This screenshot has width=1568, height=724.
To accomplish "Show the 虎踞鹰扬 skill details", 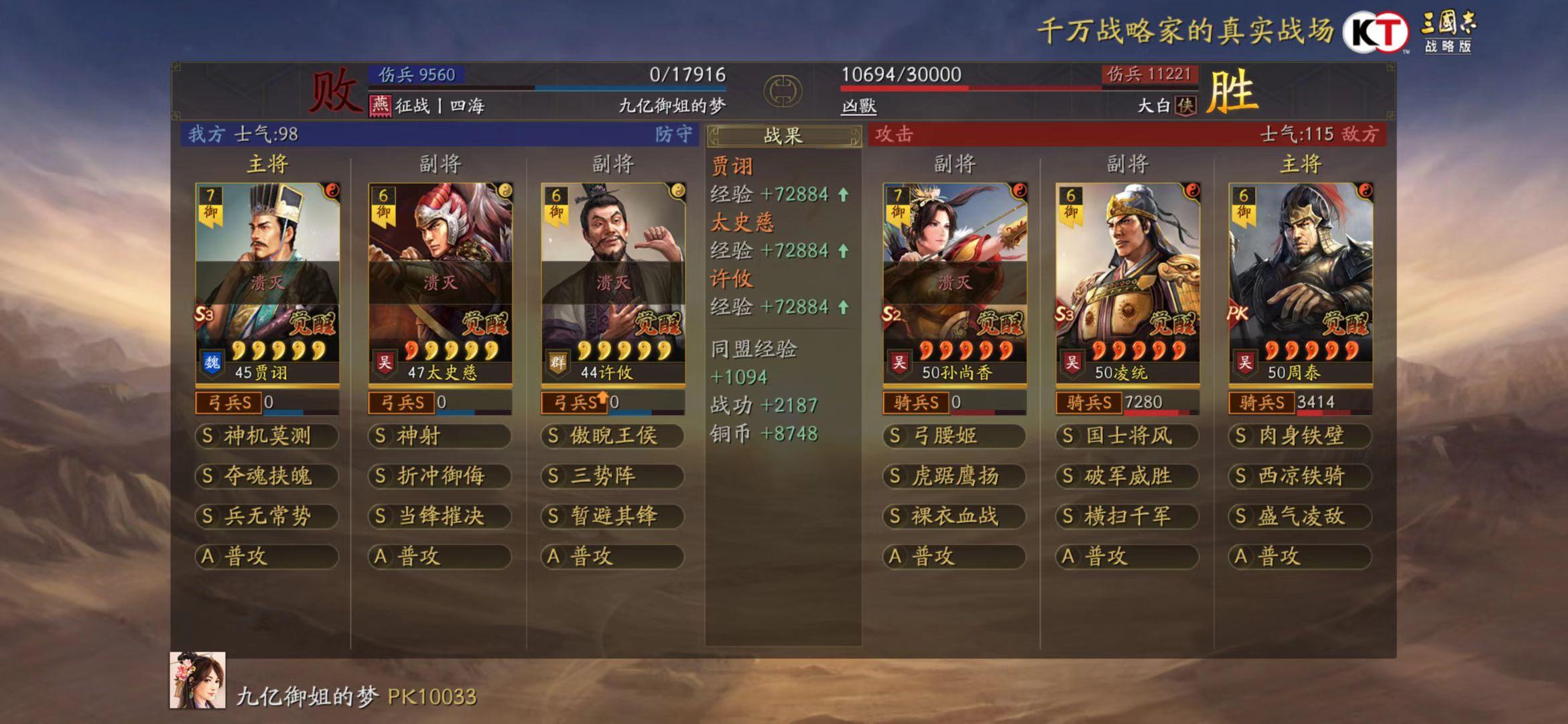I will tap(954, 477).
